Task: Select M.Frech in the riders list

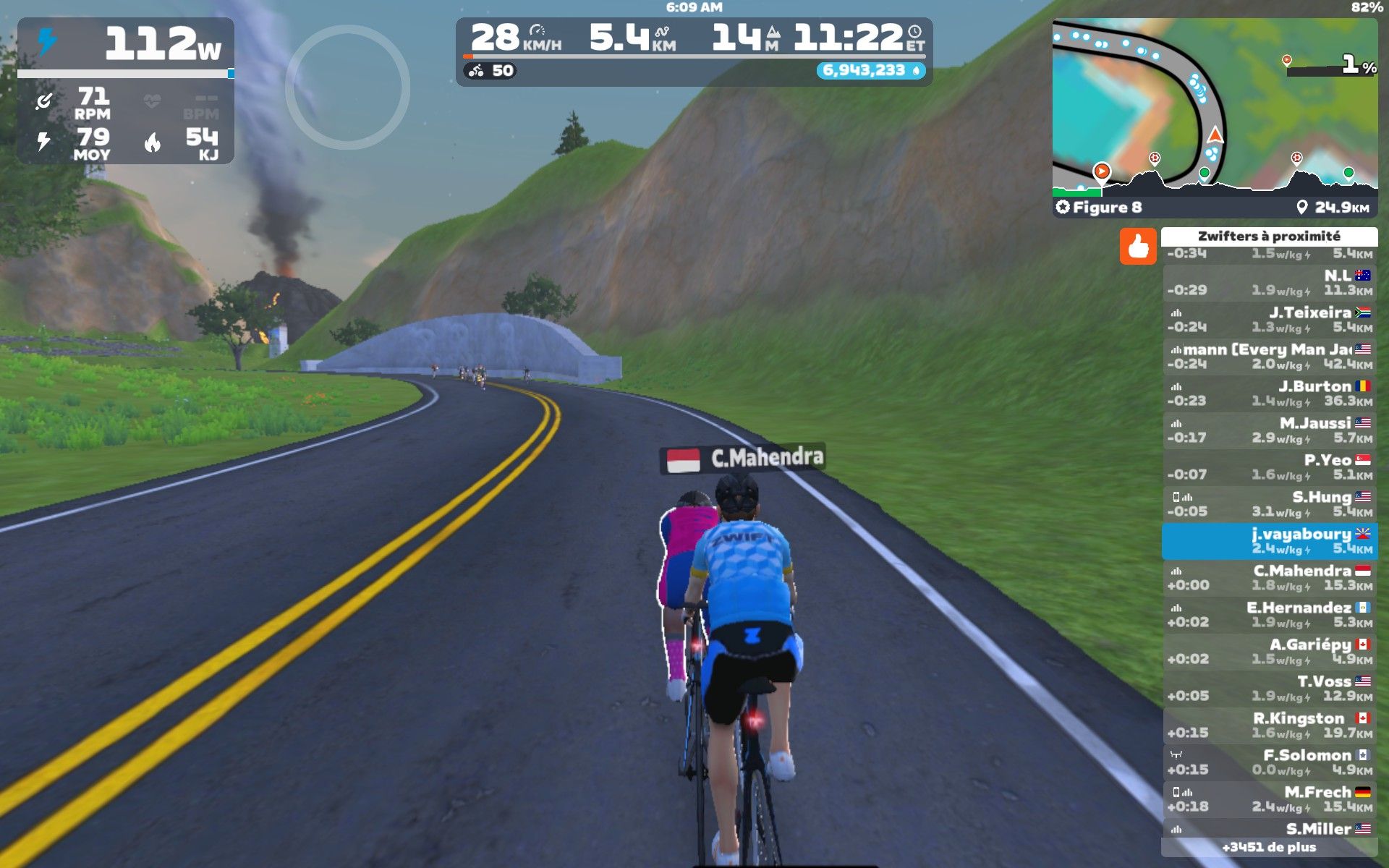Action: tap(1270, 799)
